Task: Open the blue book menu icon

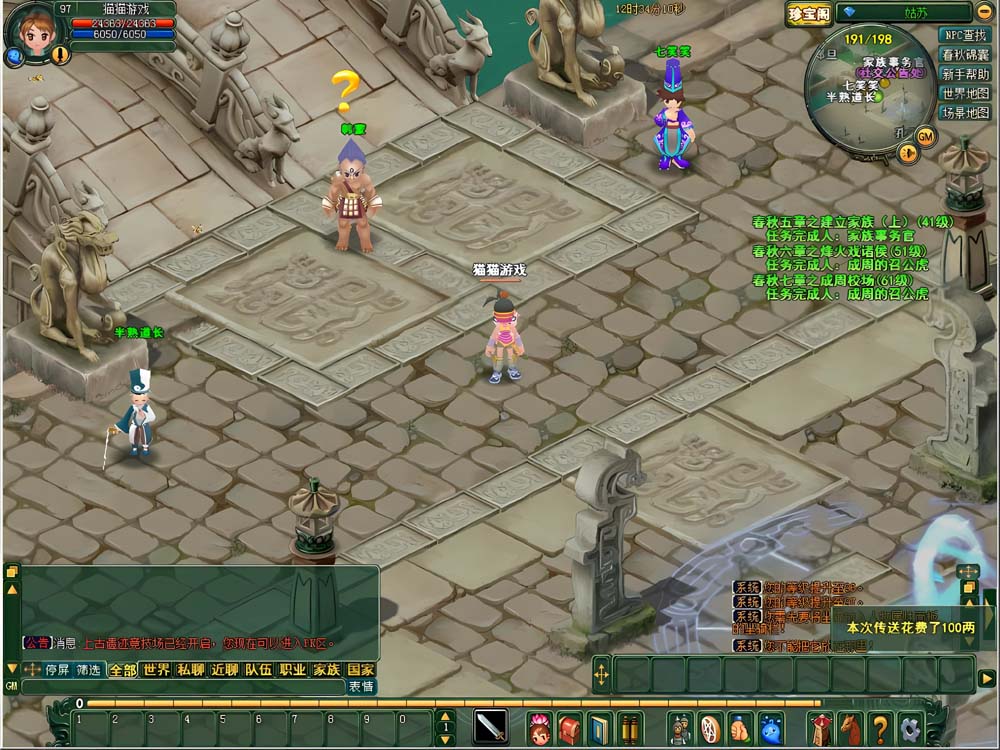Action: pos(600,727)
